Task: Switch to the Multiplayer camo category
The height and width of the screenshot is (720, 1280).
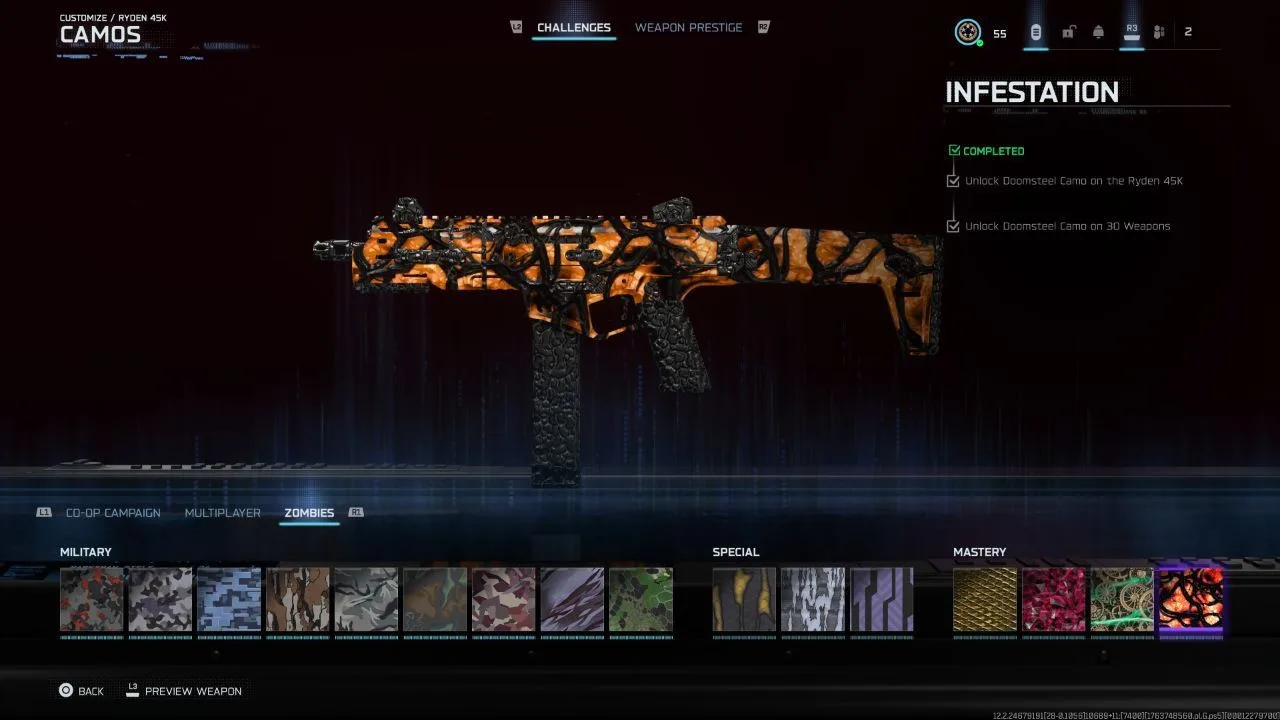Action: (x=222, y=513)
